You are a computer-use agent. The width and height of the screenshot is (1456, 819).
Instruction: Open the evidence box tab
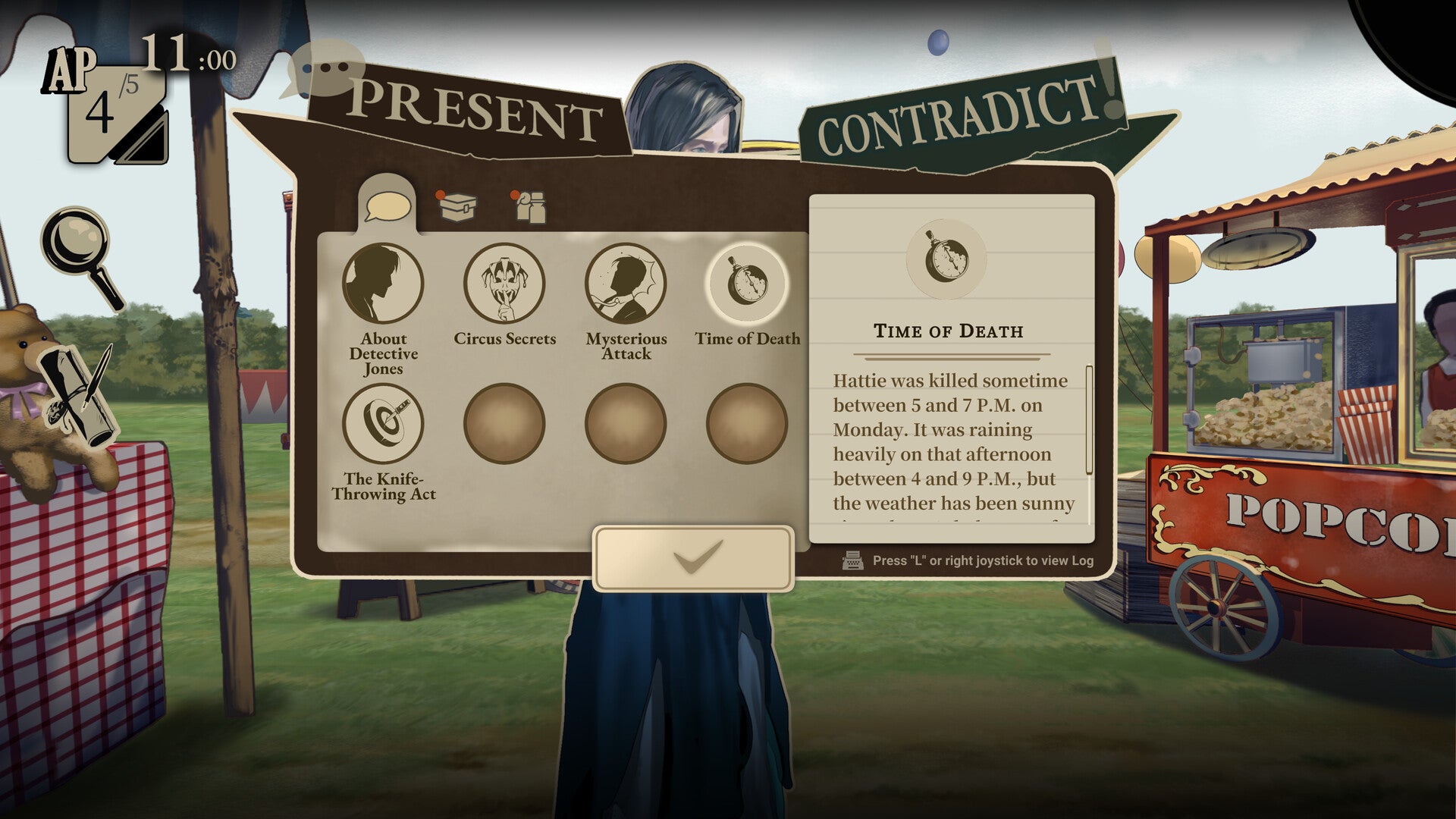click(x=457, y=207)
